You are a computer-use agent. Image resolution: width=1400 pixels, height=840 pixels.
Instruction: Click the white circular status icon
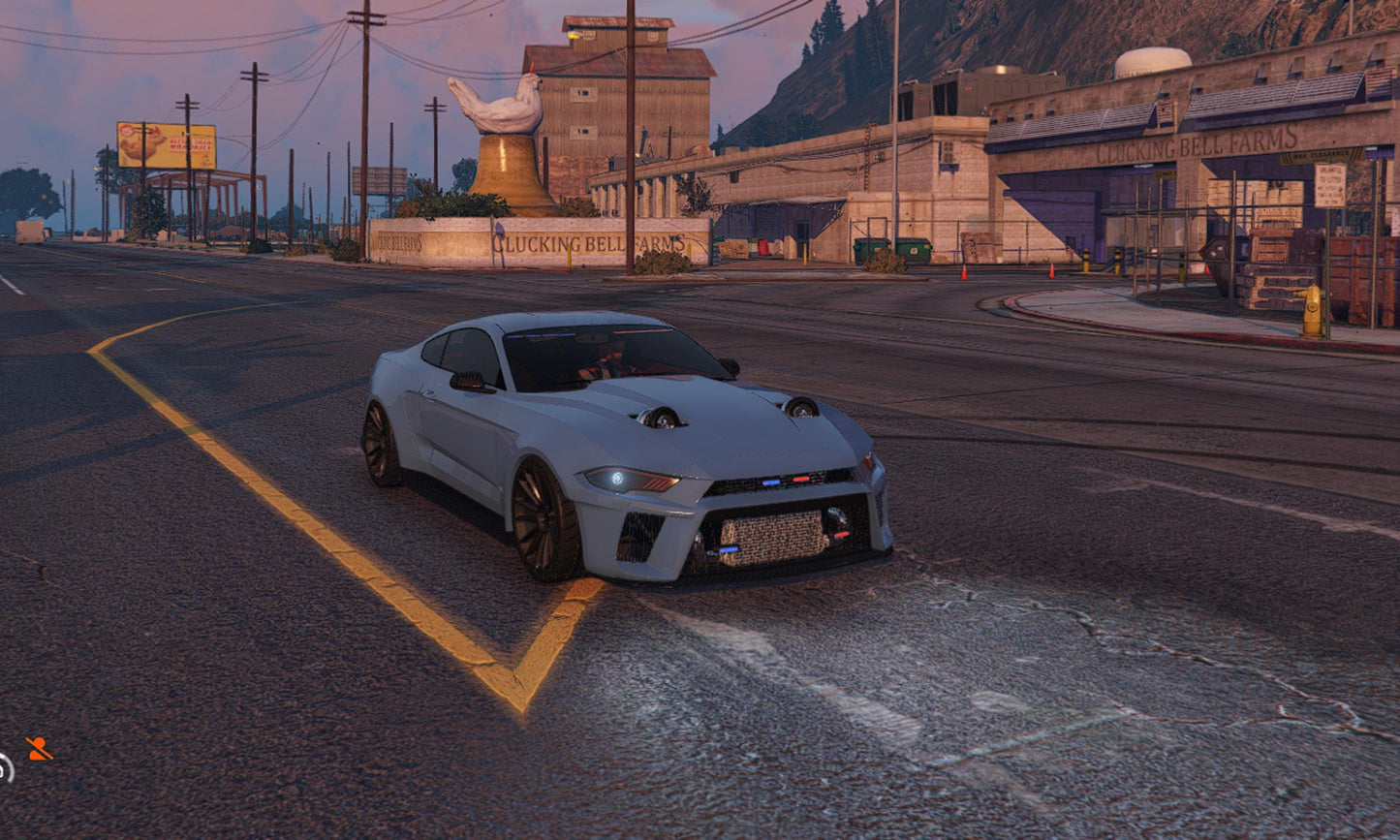point(5,767)
